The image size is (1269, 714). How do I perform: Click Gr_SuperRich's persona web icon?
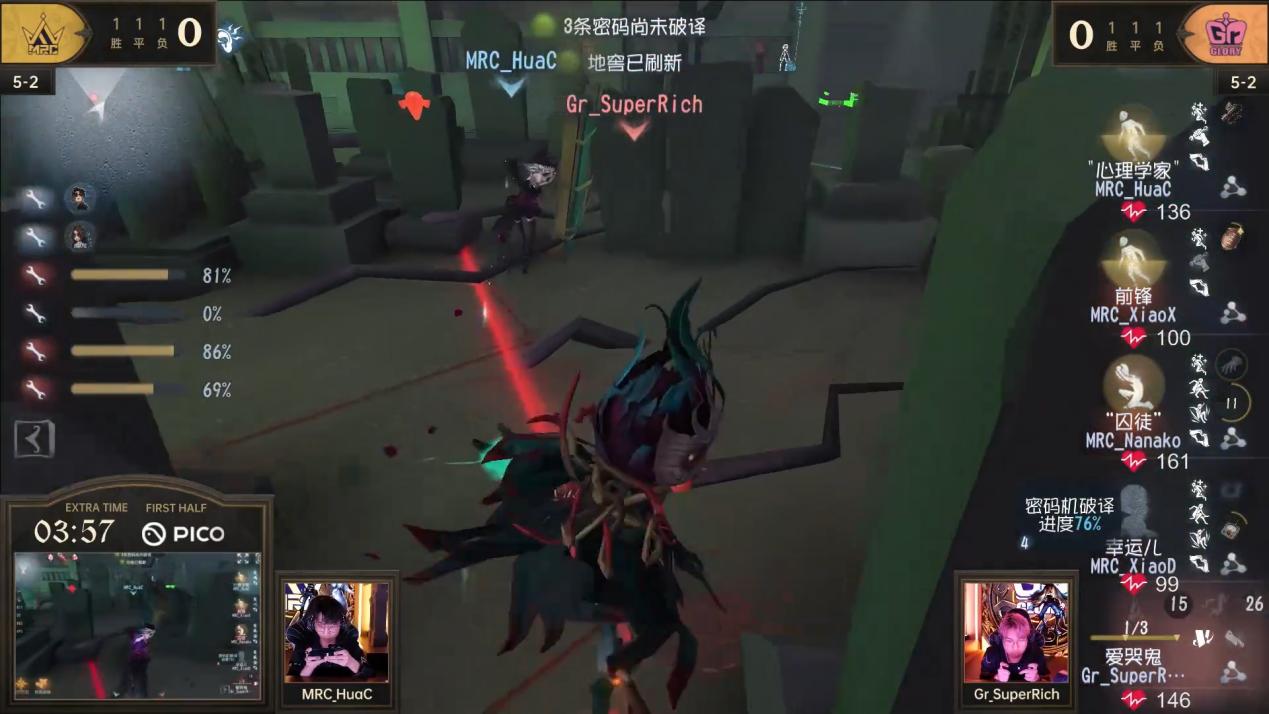click(1233, 673)
